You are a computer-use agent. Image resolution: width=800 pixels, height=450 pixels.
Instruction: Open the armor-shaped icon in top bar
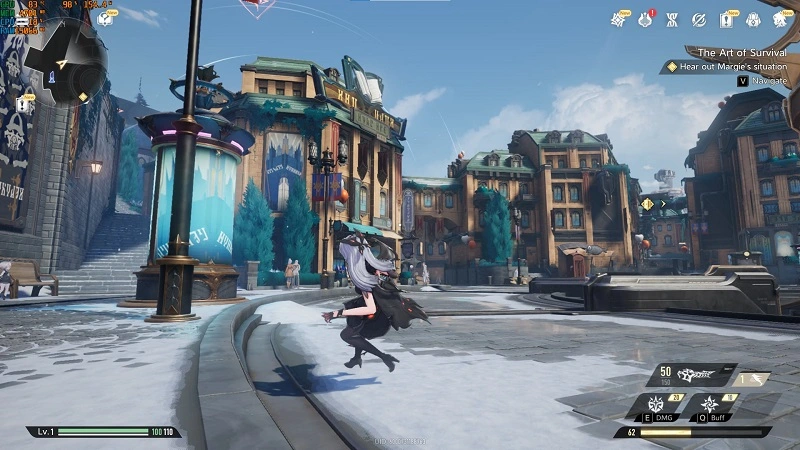(x=754, y=19)
